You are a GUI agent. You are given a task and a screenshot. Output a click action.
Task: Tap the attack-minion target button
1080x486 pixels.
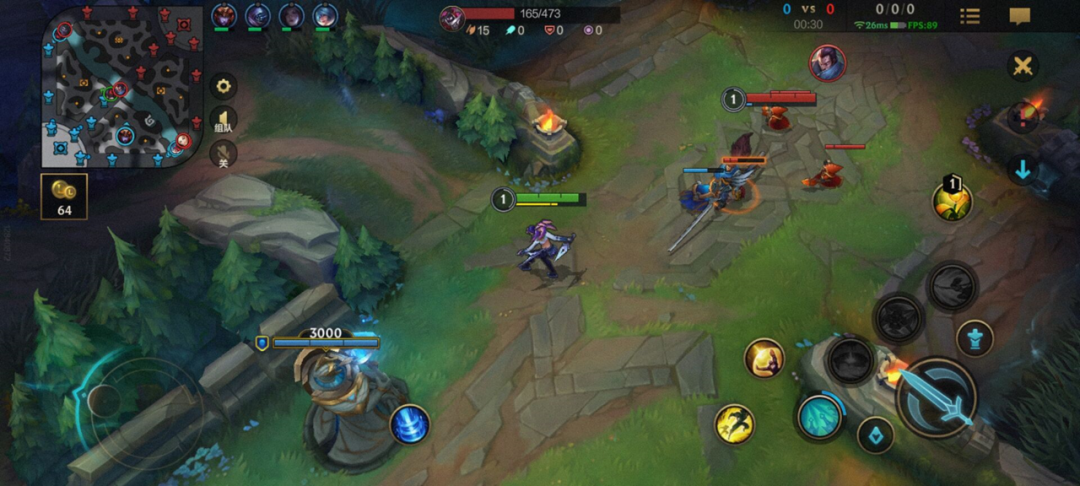click(875, 436)
